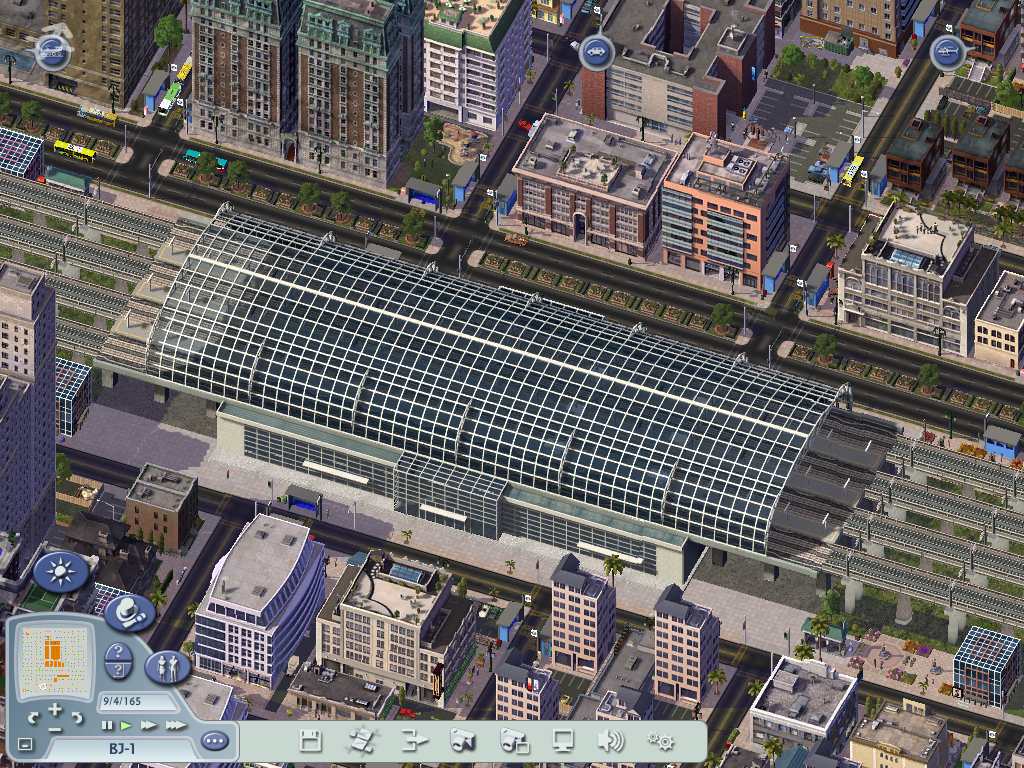Pause the simulation

(x=107, y=725)
